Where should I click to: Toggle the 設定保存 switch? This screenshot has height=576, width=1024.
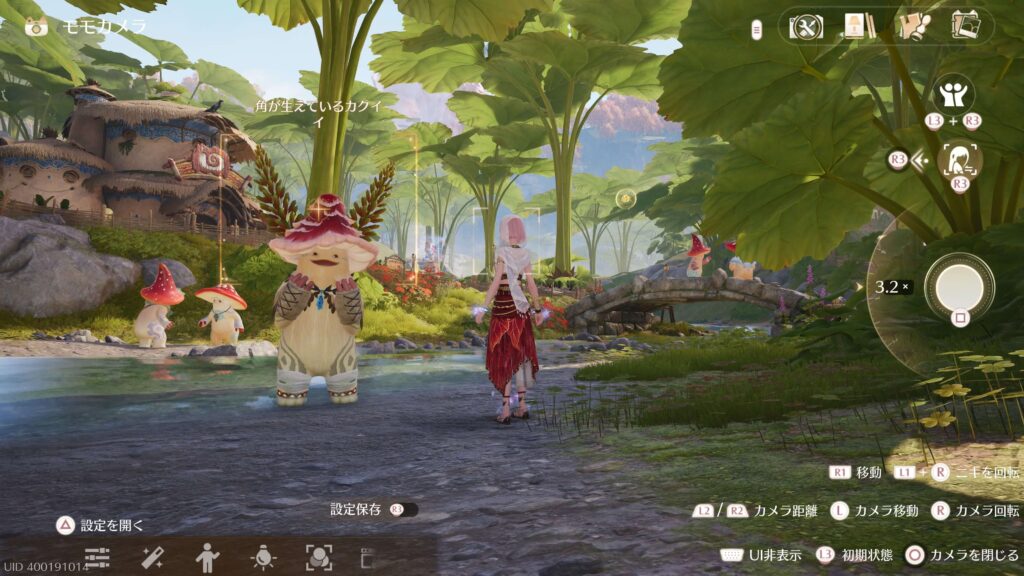pyautogui.click(x=405, y=510)
